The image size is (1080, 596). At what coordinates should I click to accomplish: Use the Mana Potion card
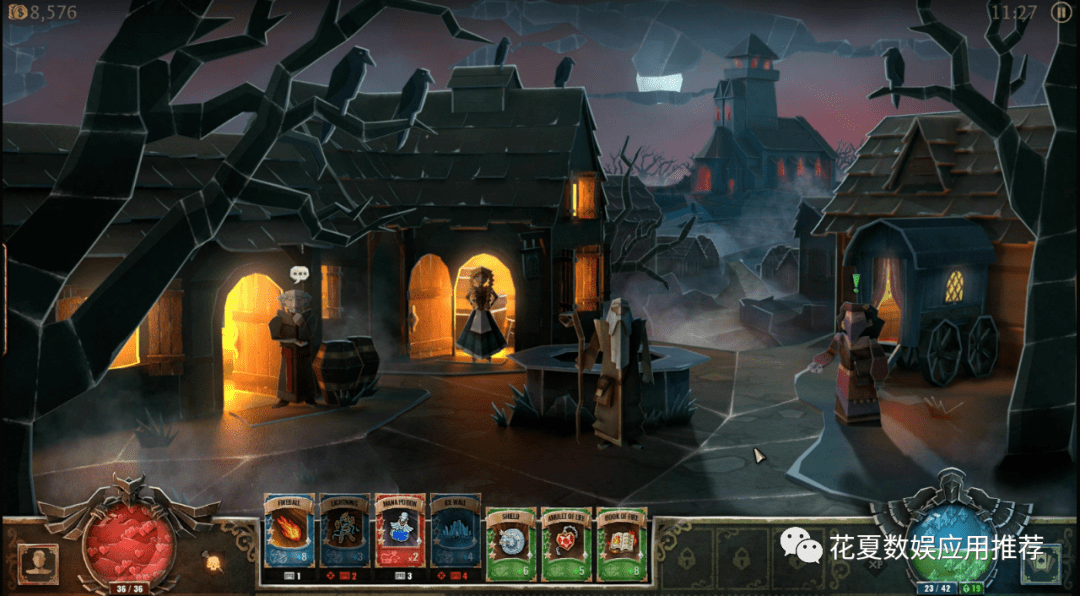click(400, 537)
